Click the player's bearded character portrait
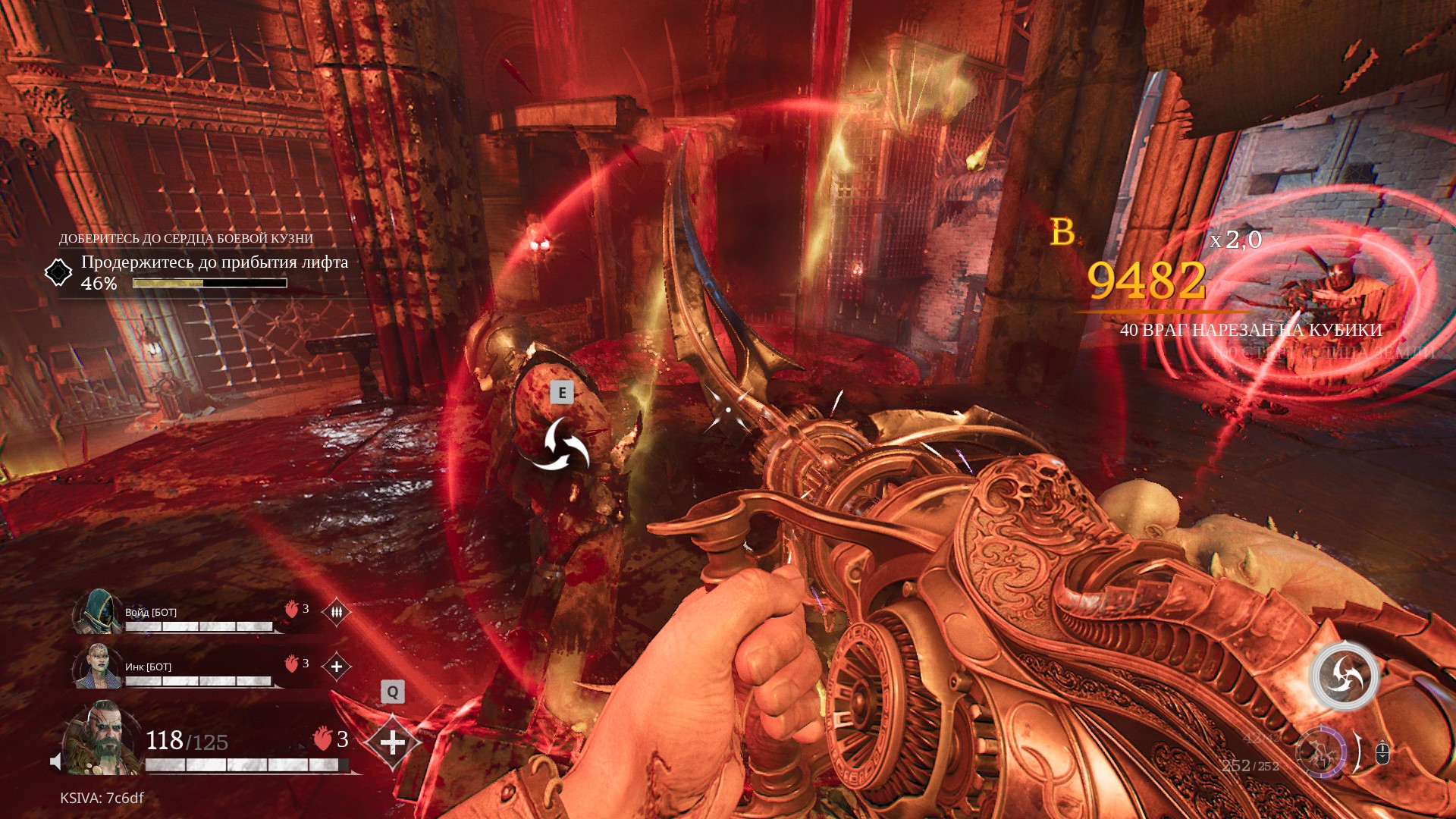The height and width of the screenshot is (819, 1456). pos(103,739)
